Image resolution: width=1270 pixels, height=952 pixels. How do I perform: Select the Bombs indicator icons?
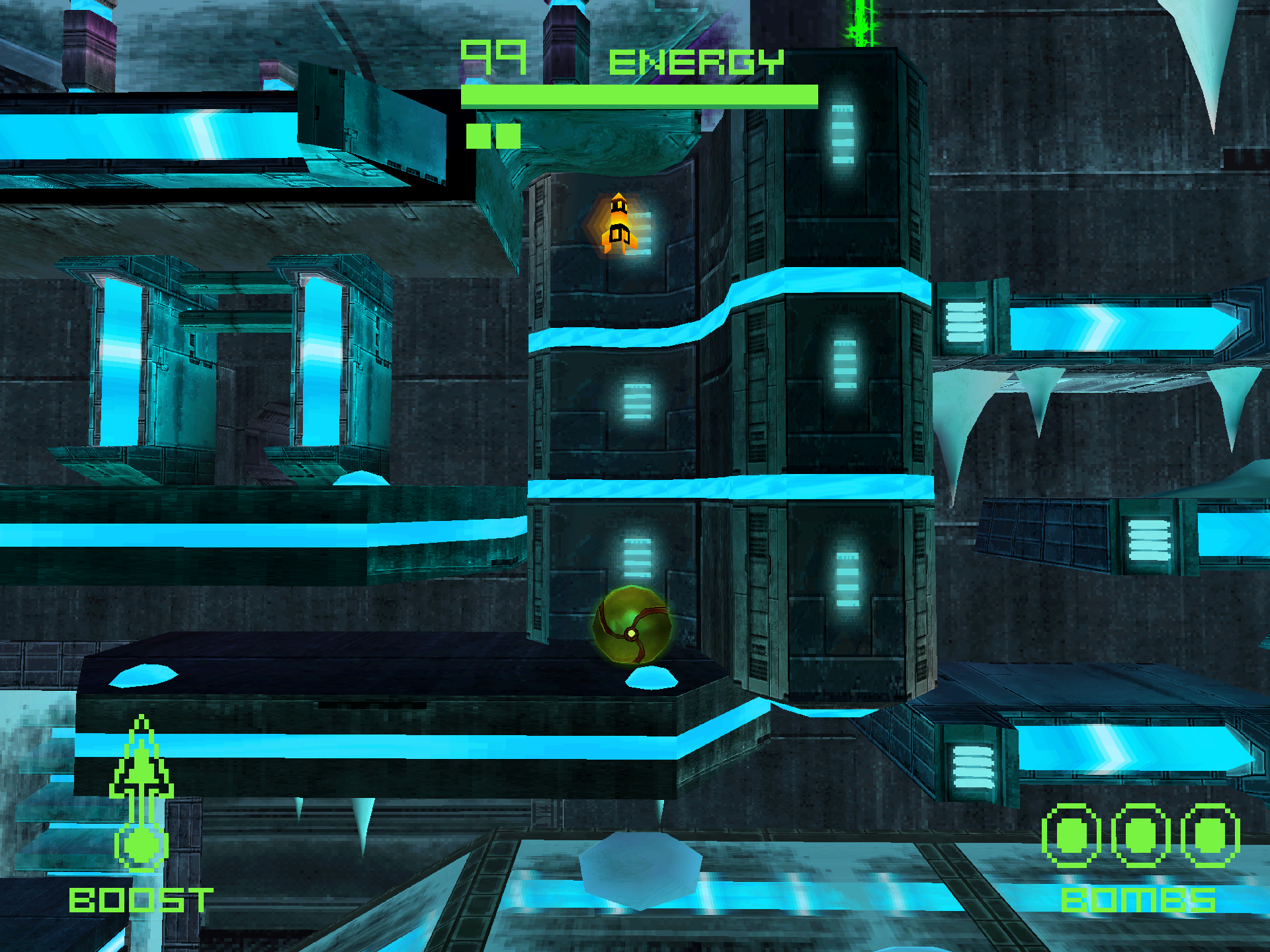coord(1140,836)
